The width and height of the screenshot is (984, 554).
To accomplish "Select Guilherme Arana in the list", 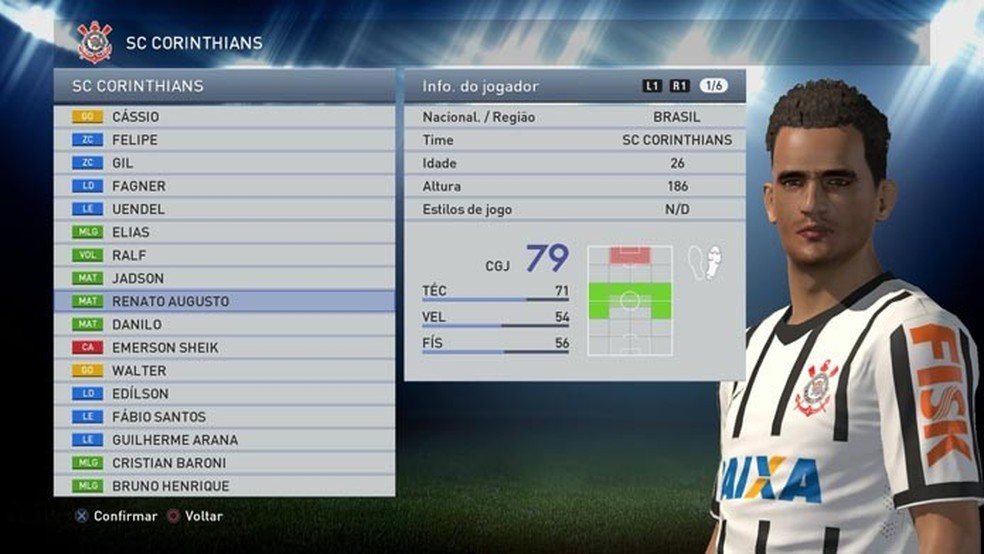I will 224,440.
